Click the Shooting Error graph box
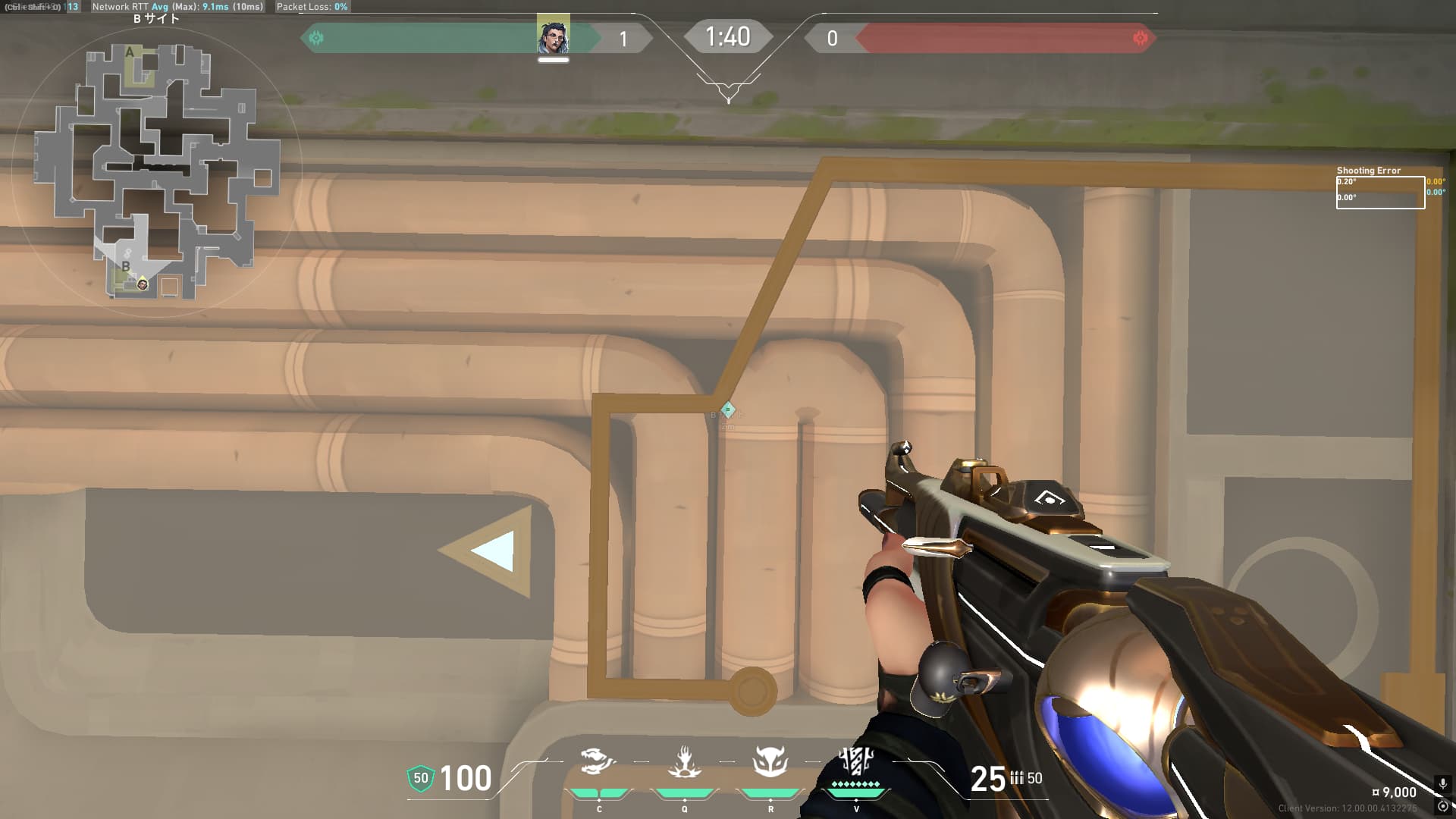1456x819 pixels. tap(1380, 193)
